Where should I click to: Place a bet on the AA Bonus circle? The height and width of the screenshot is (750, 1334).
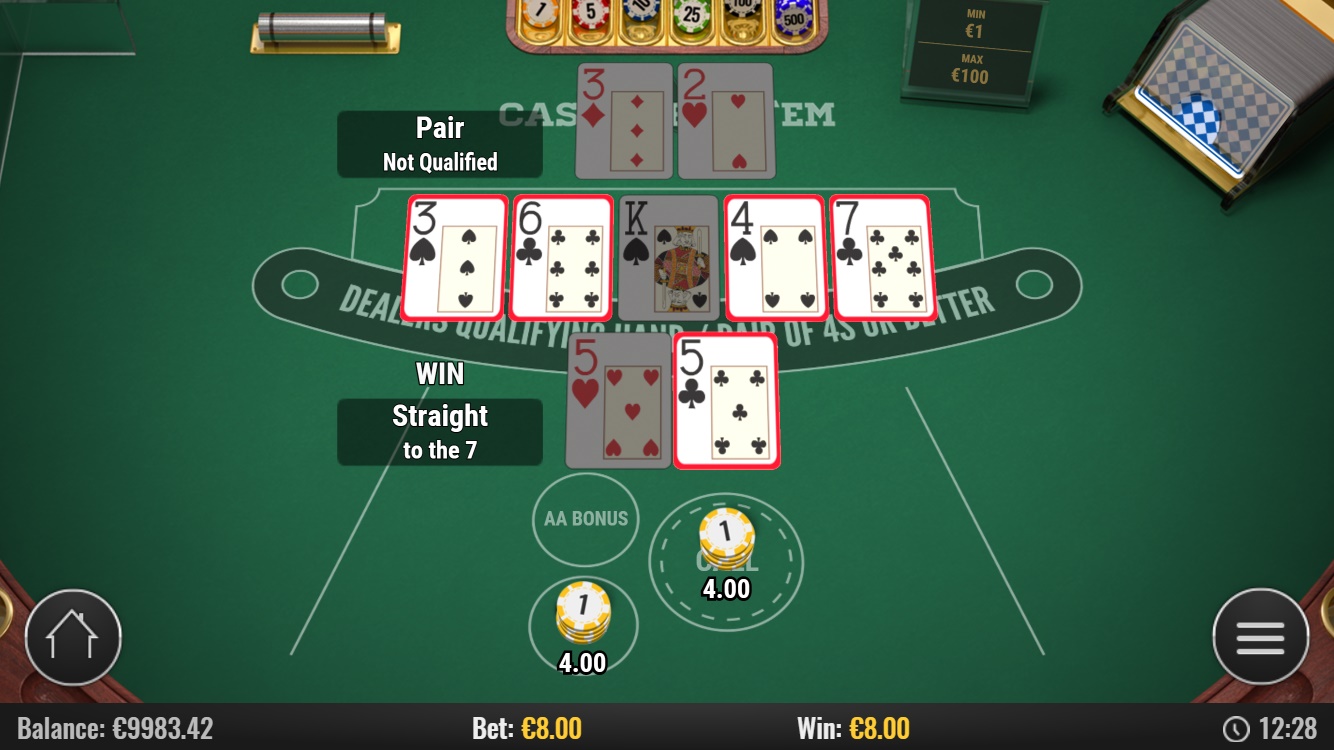tap(585, 519)
